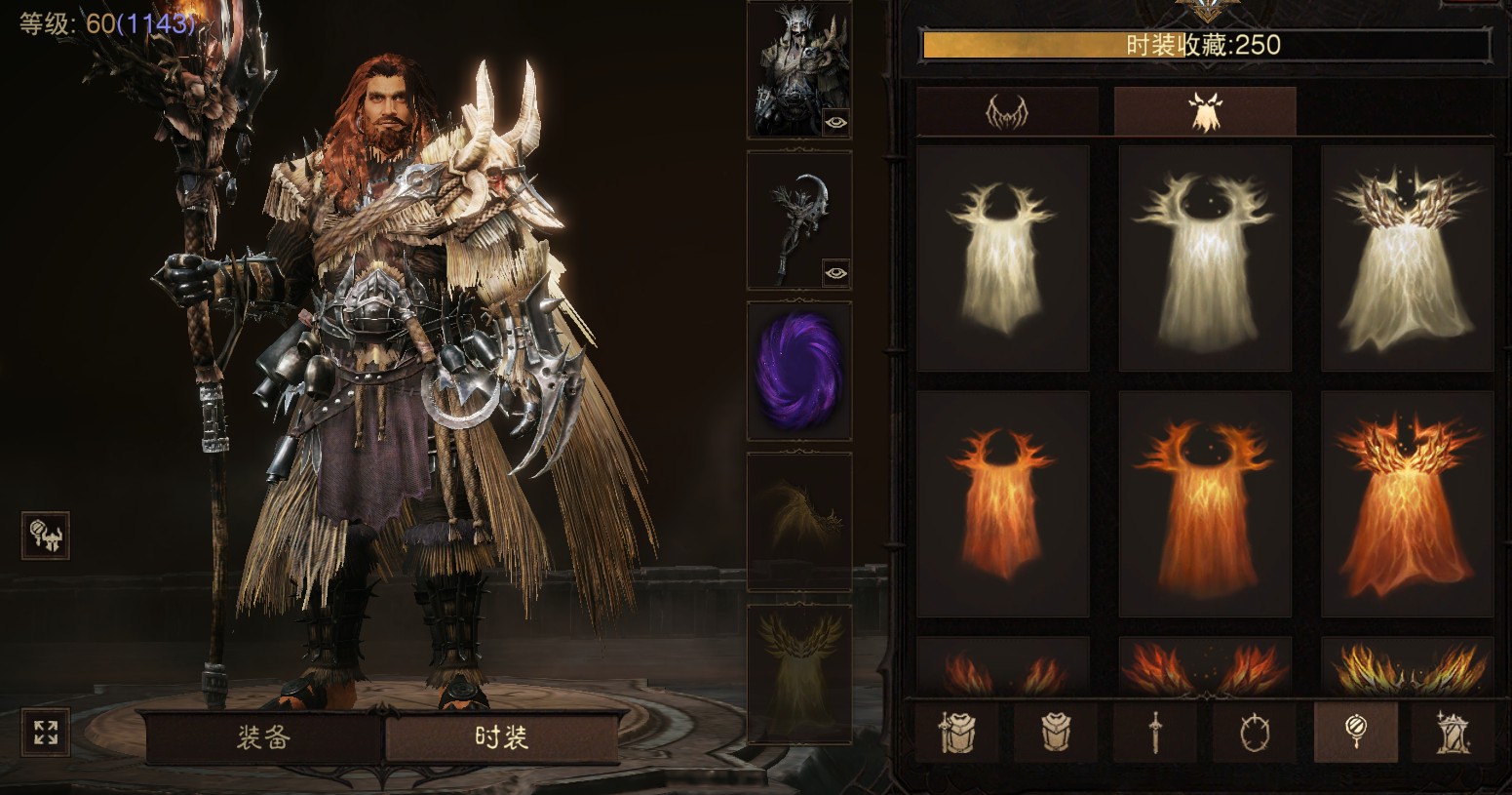Pick the orange cape with feathered collar
This screenshot has height=795, width=1512.
tap(1407, 504)
